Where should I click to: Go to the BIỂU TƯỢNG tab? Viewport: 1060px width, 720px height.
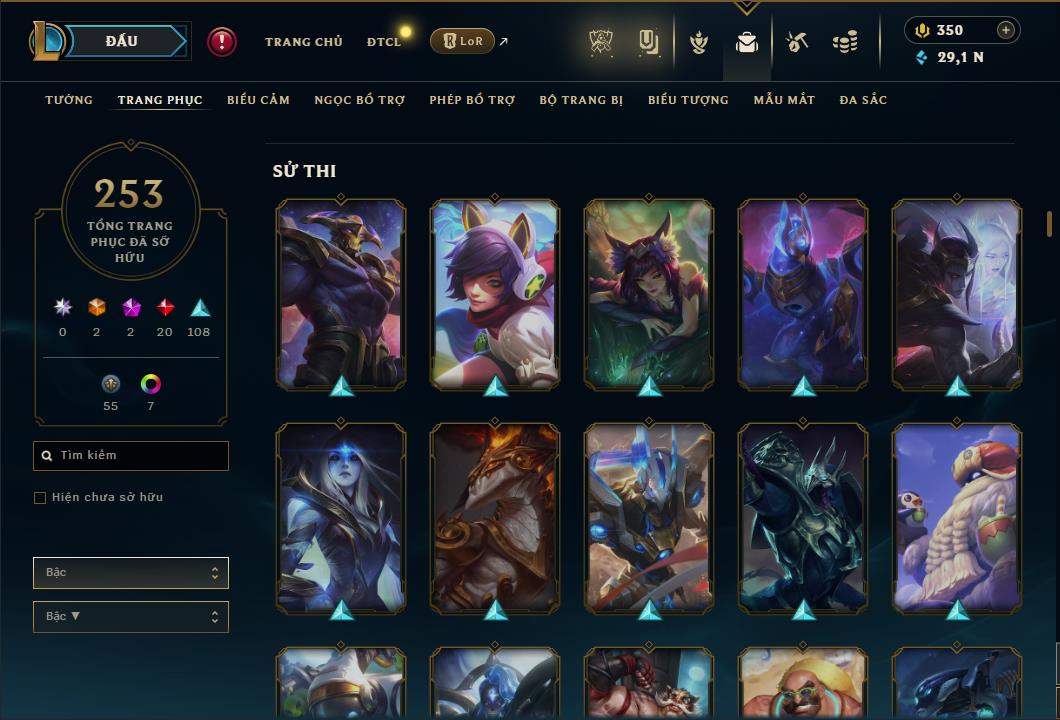688,100
